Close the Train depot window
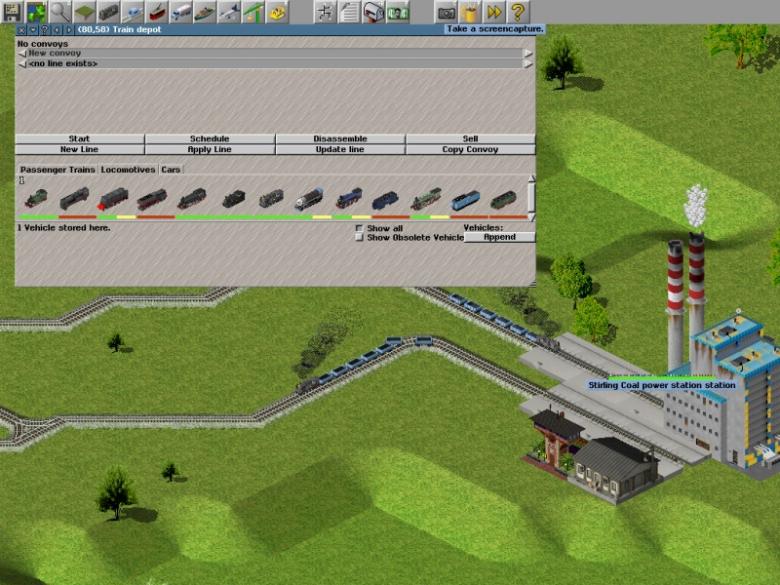 click(x=21, y=30)
